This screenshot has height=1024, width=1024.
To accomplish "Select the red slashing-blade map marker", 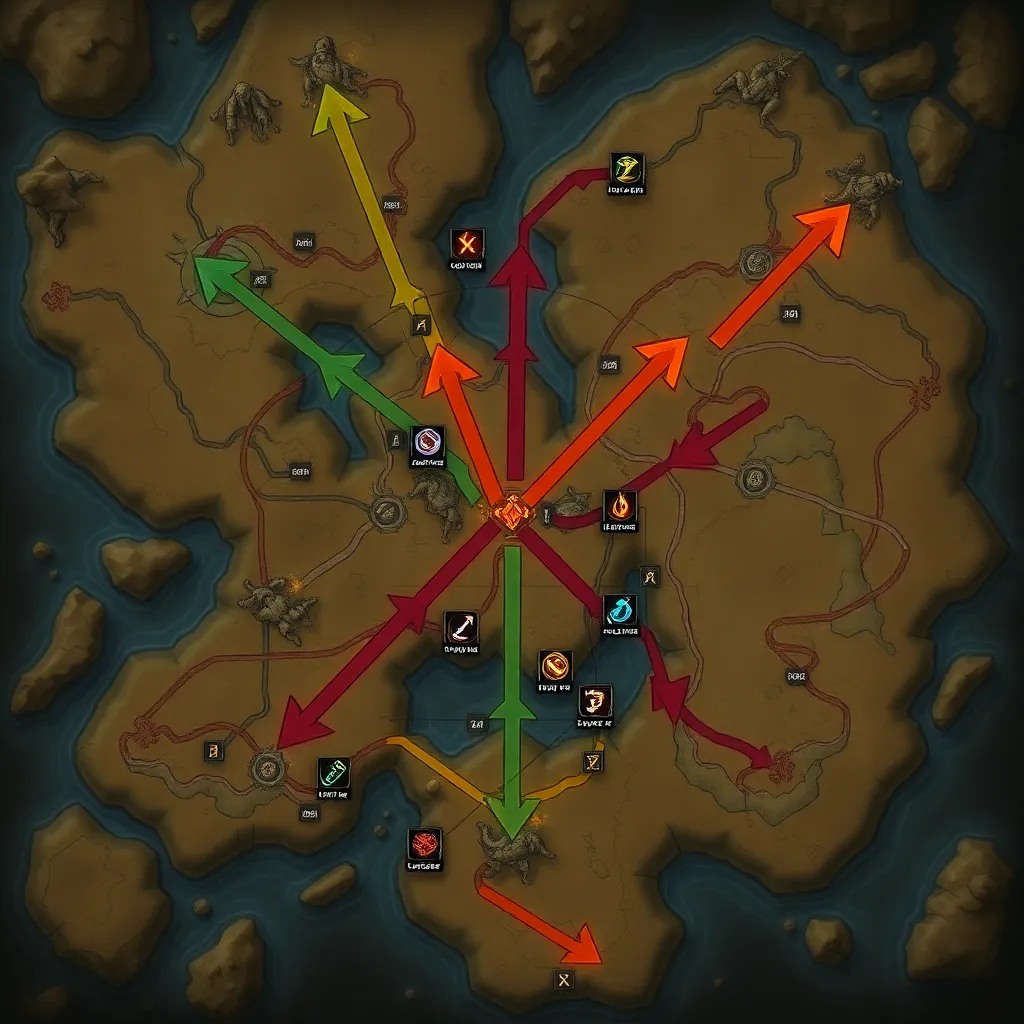I will tap(461, 628).
